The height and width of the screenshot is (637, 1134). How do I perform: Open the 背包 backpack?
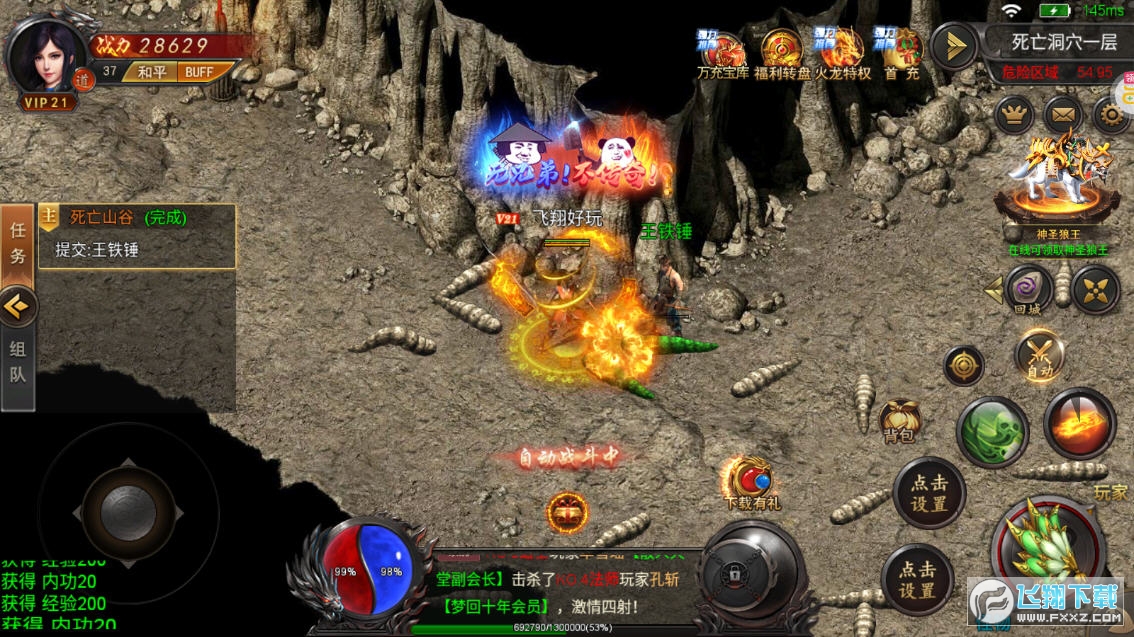(897, 422)
